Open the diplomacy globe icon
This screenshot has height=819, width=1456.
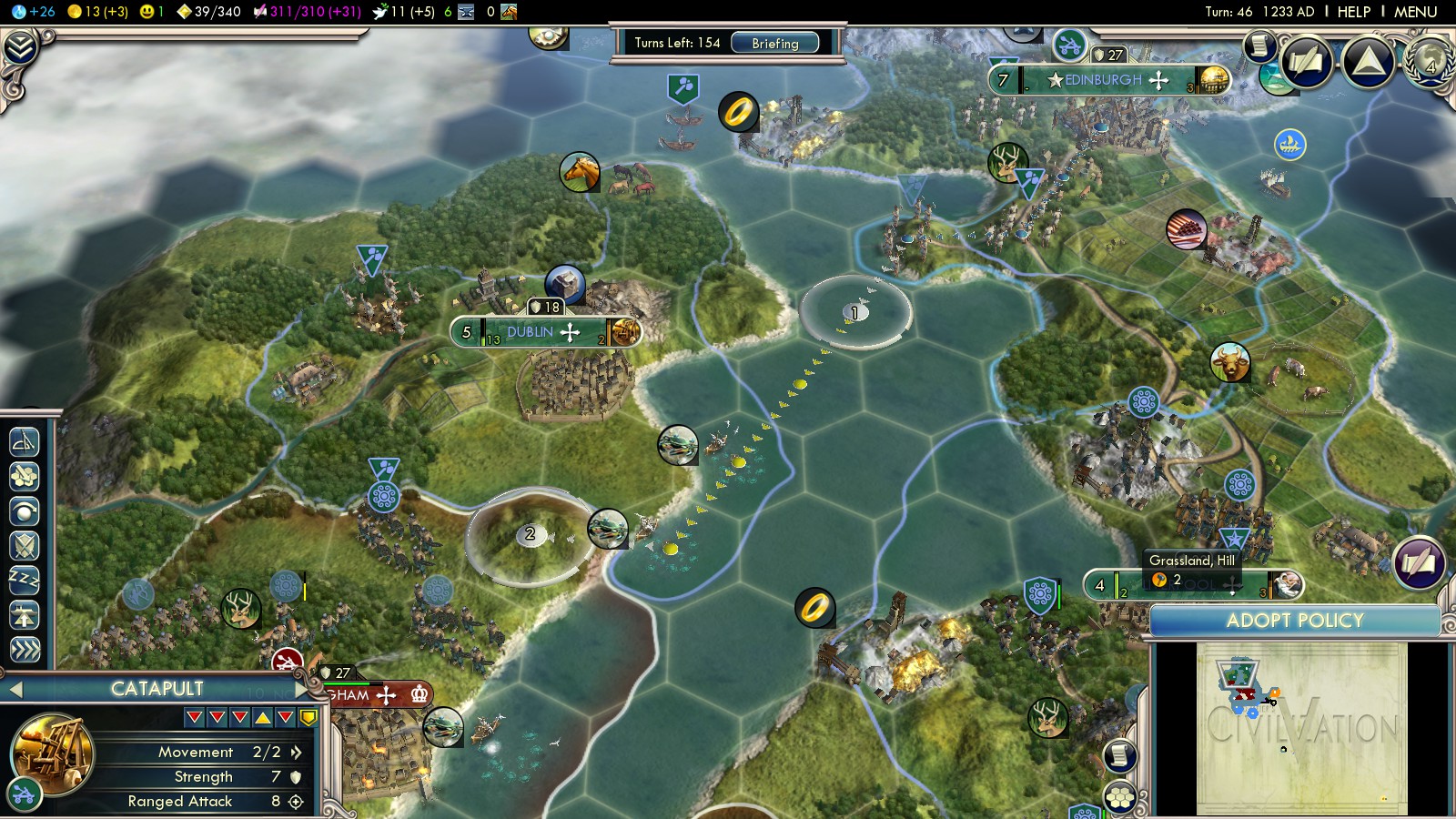tap(1430, 62)
